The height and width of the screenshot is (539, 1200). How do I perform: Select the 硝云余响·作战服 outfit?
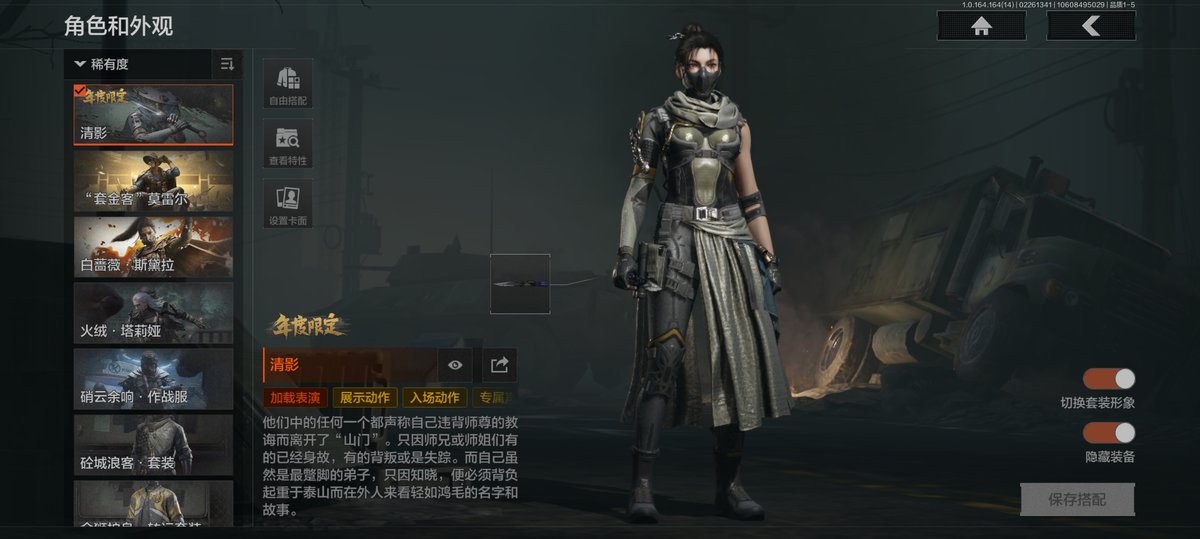coord(153,378)
